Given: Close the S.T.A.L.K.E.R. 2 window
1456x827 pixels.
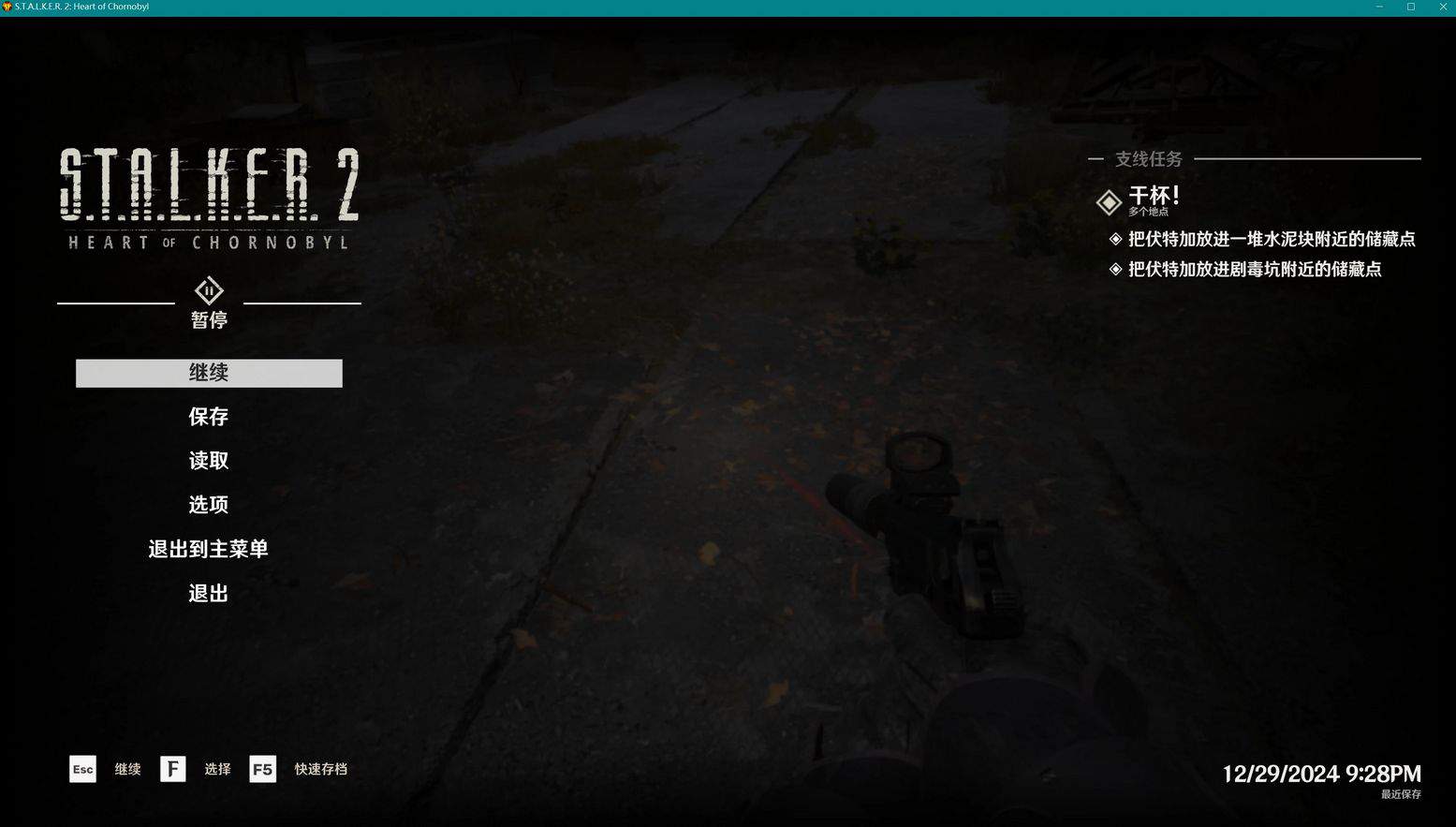Looking at the screenshot, I should pyautogui.click(x=1443, y=7).
